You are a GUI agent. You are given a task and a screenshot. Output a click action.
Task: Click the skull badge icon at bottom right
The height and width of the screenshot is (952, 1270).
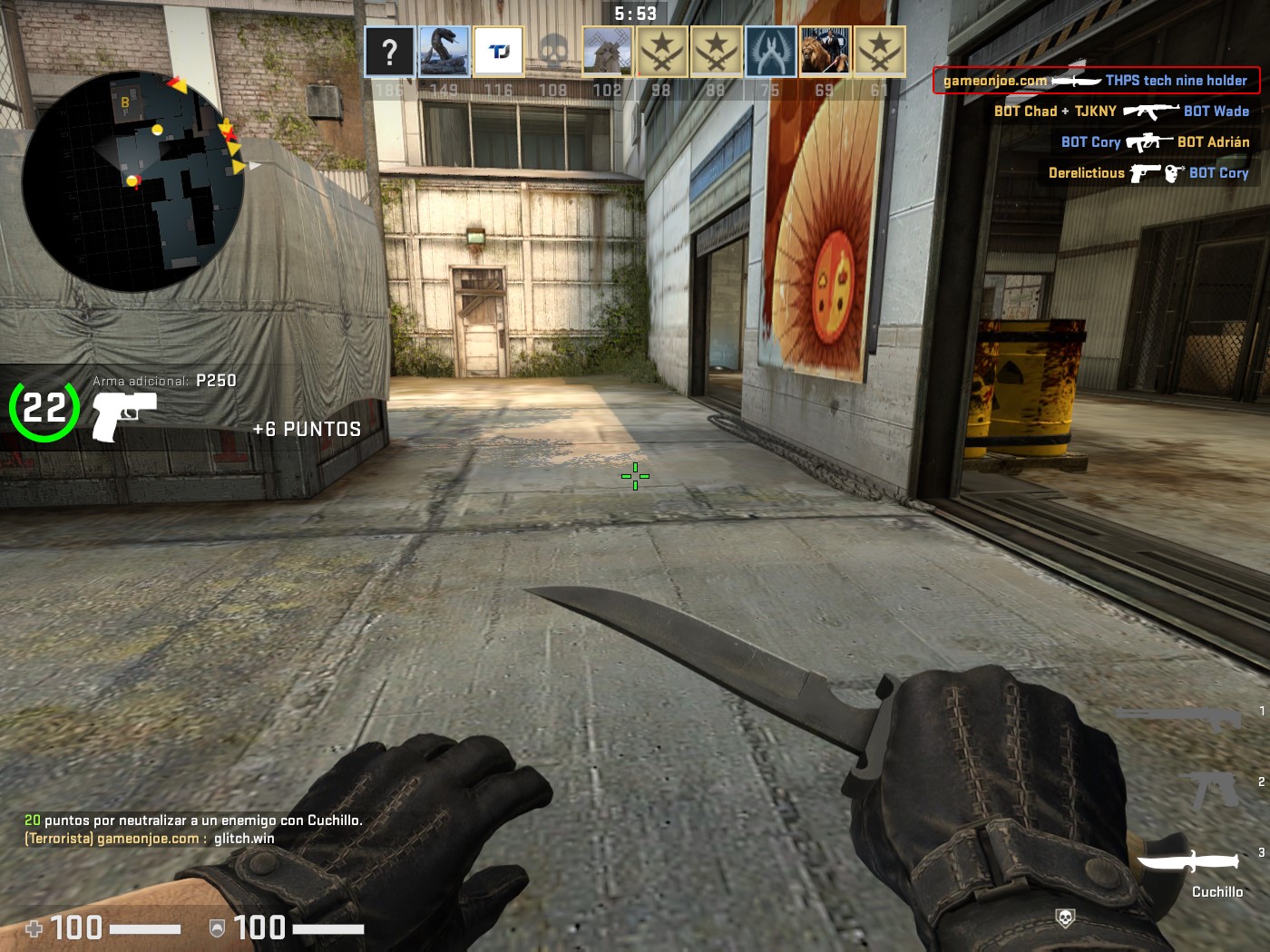[1065, 918]
